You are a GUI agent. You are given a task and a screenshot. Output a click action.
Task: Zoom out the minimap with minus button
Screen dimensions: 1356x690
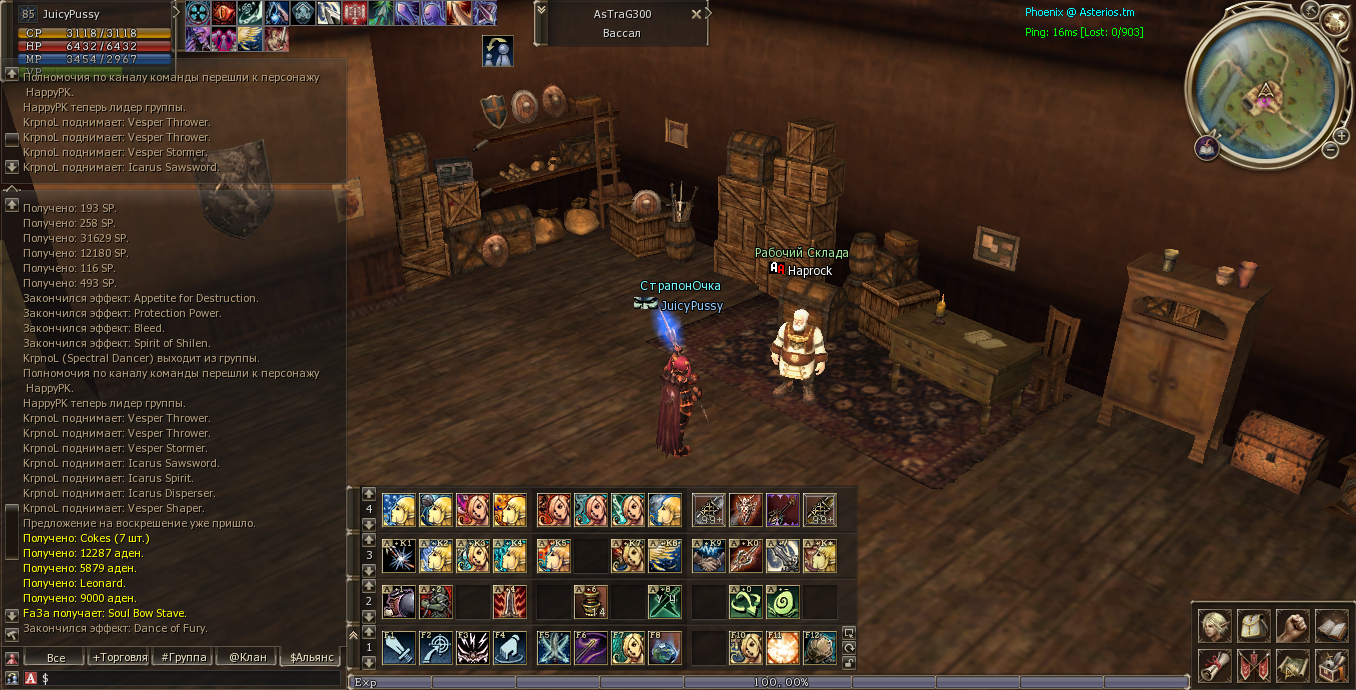pos(1329,150)
